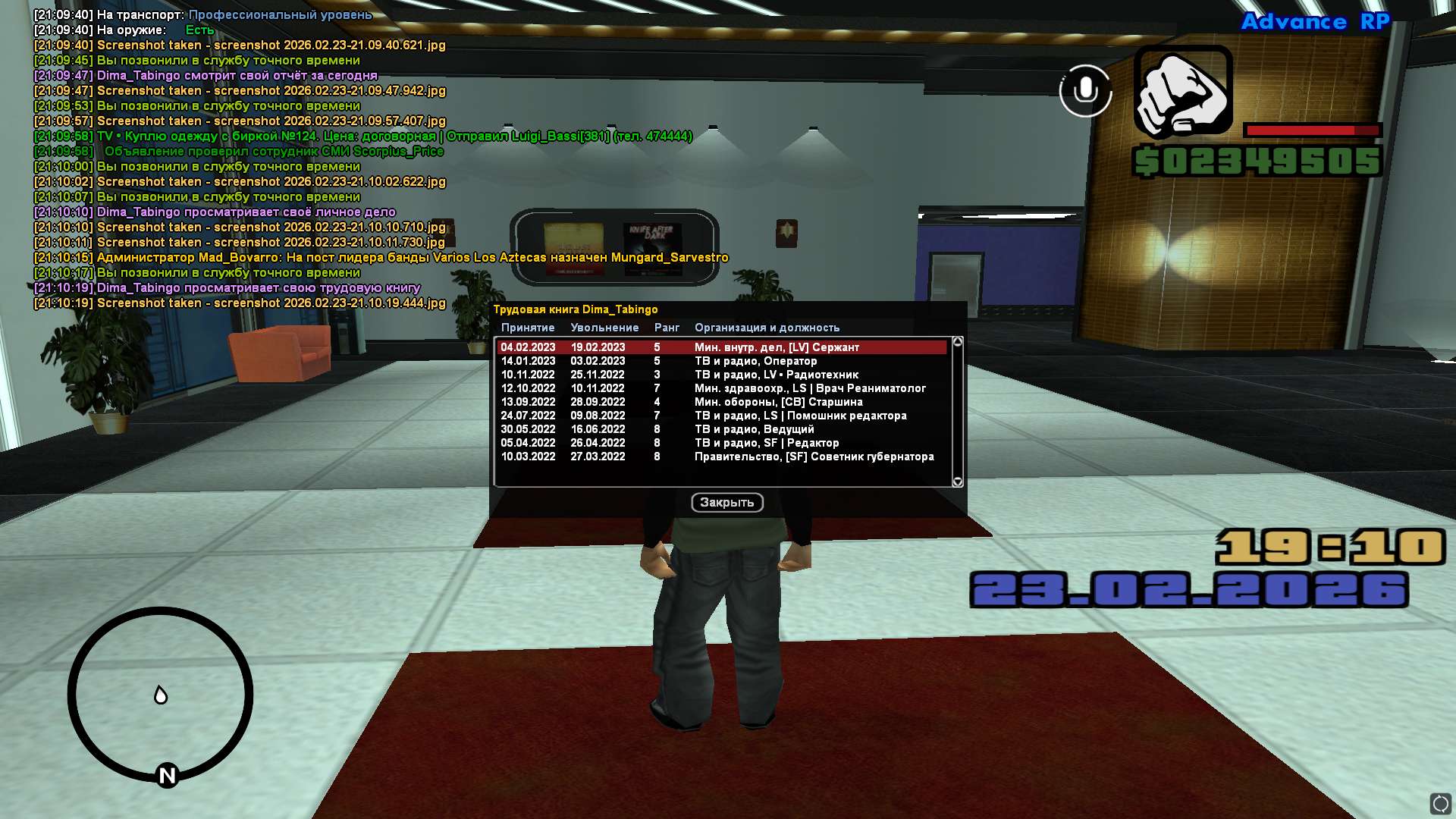
Task: Select the SF Редактор row
Action: click(x=720, y=443)
